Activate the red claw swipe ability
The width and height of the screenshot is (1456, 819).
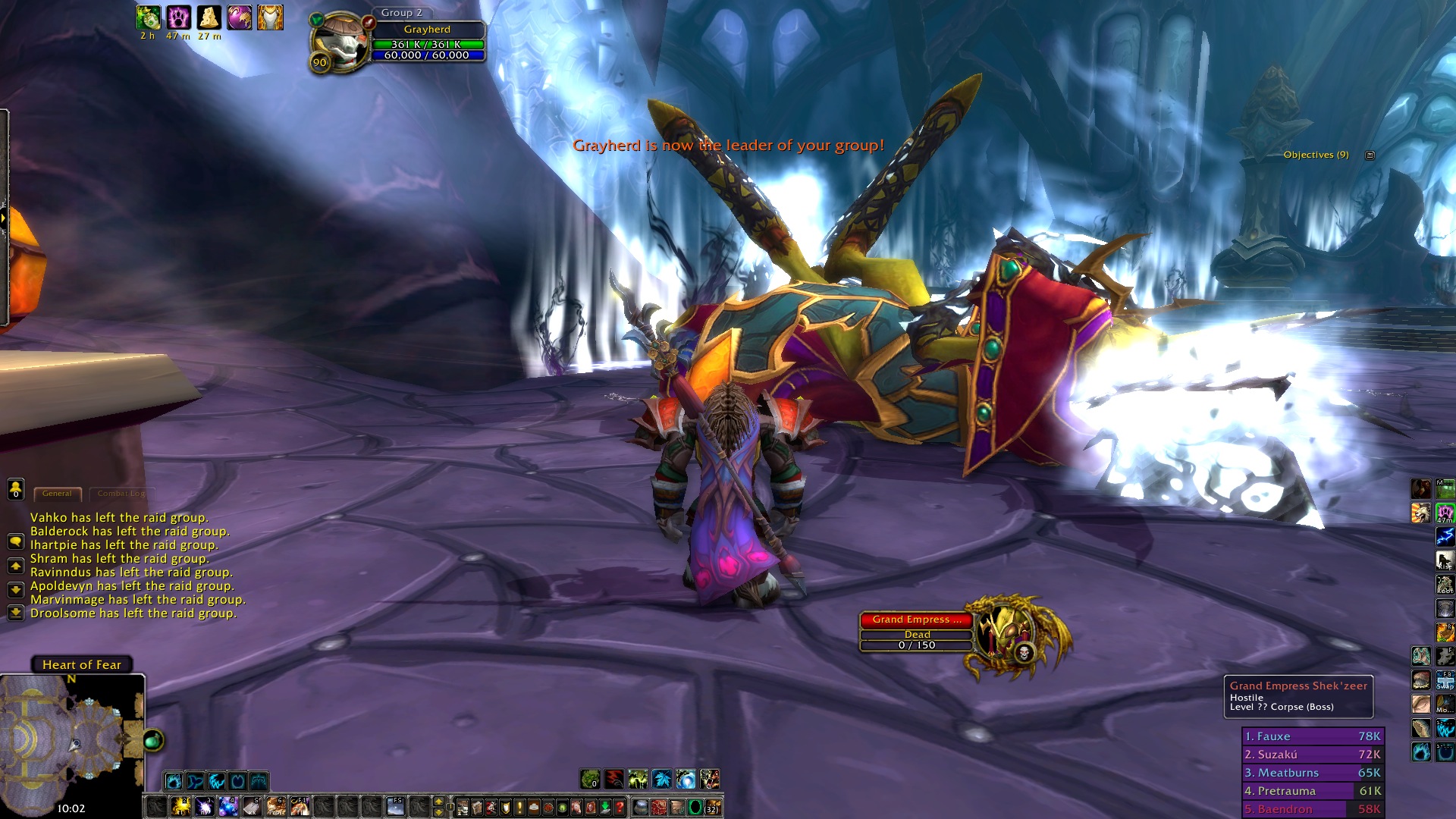click(x=613, y=779)
